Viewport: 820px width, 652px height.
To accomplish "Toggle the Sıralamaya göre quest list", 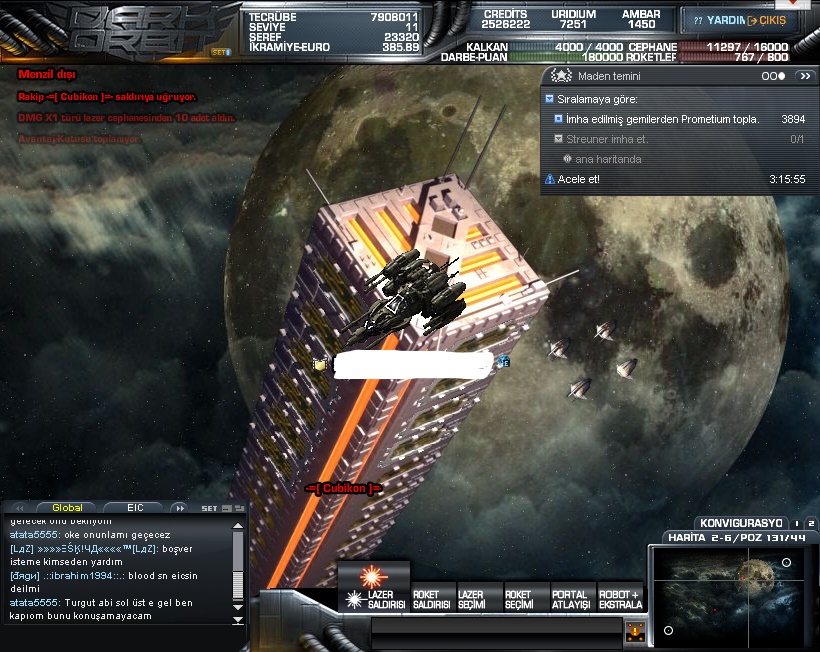I will [550, 99].
